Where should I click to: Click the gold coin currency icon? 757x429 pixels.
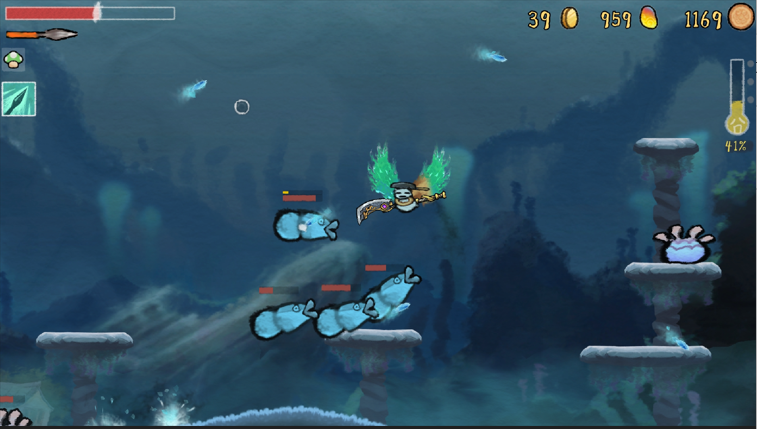(x=569, y=18)
